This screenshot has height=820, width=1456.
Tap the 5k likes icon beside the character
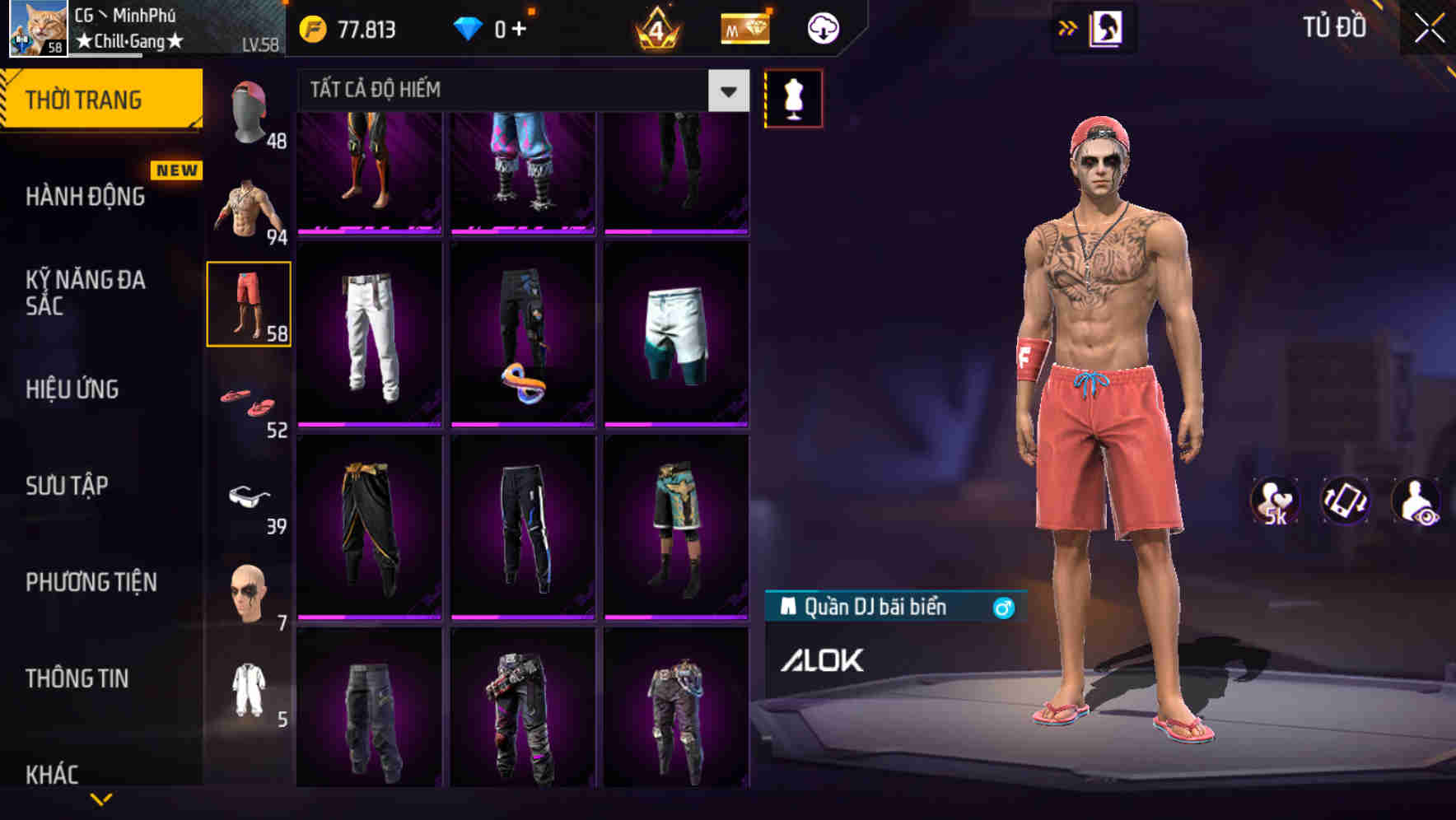[1274, 502]
